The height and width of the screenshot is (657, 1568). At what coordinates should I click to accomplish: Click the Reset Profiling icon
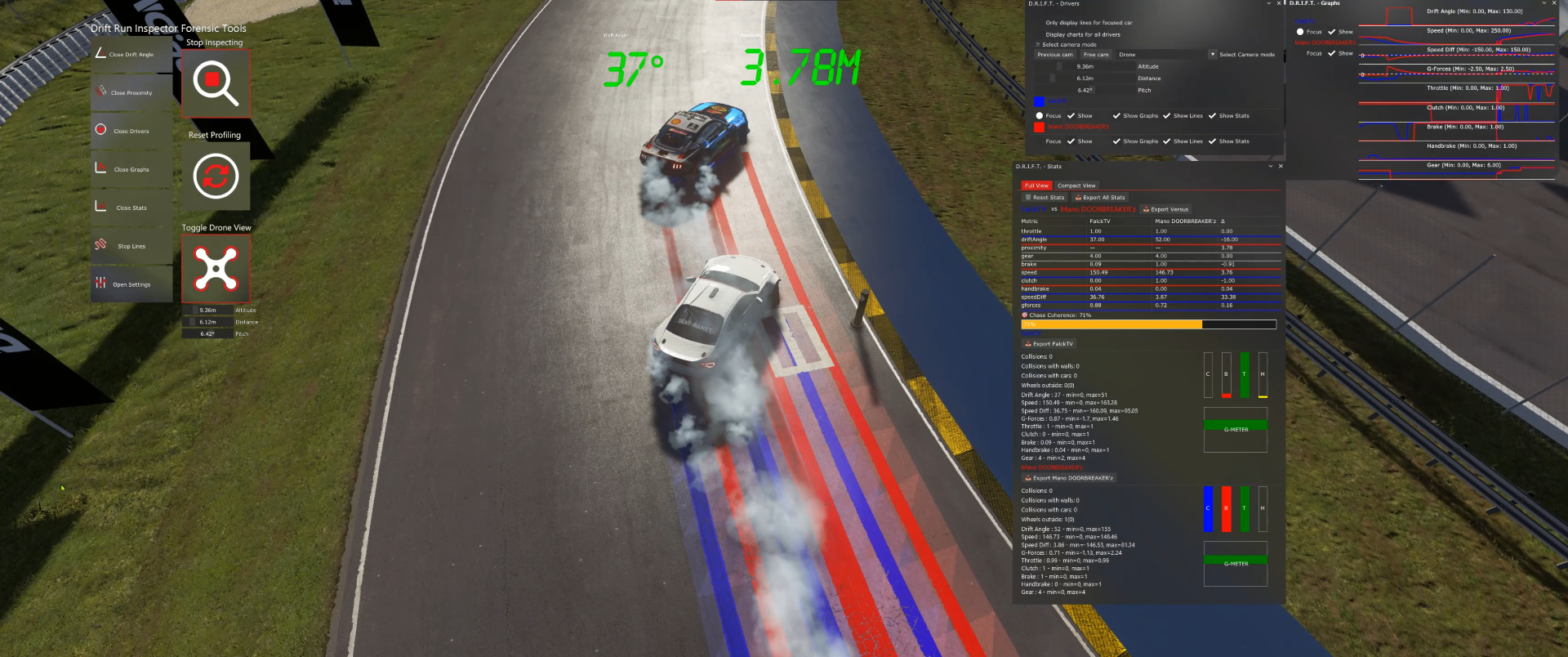click(x=215, y=175)
